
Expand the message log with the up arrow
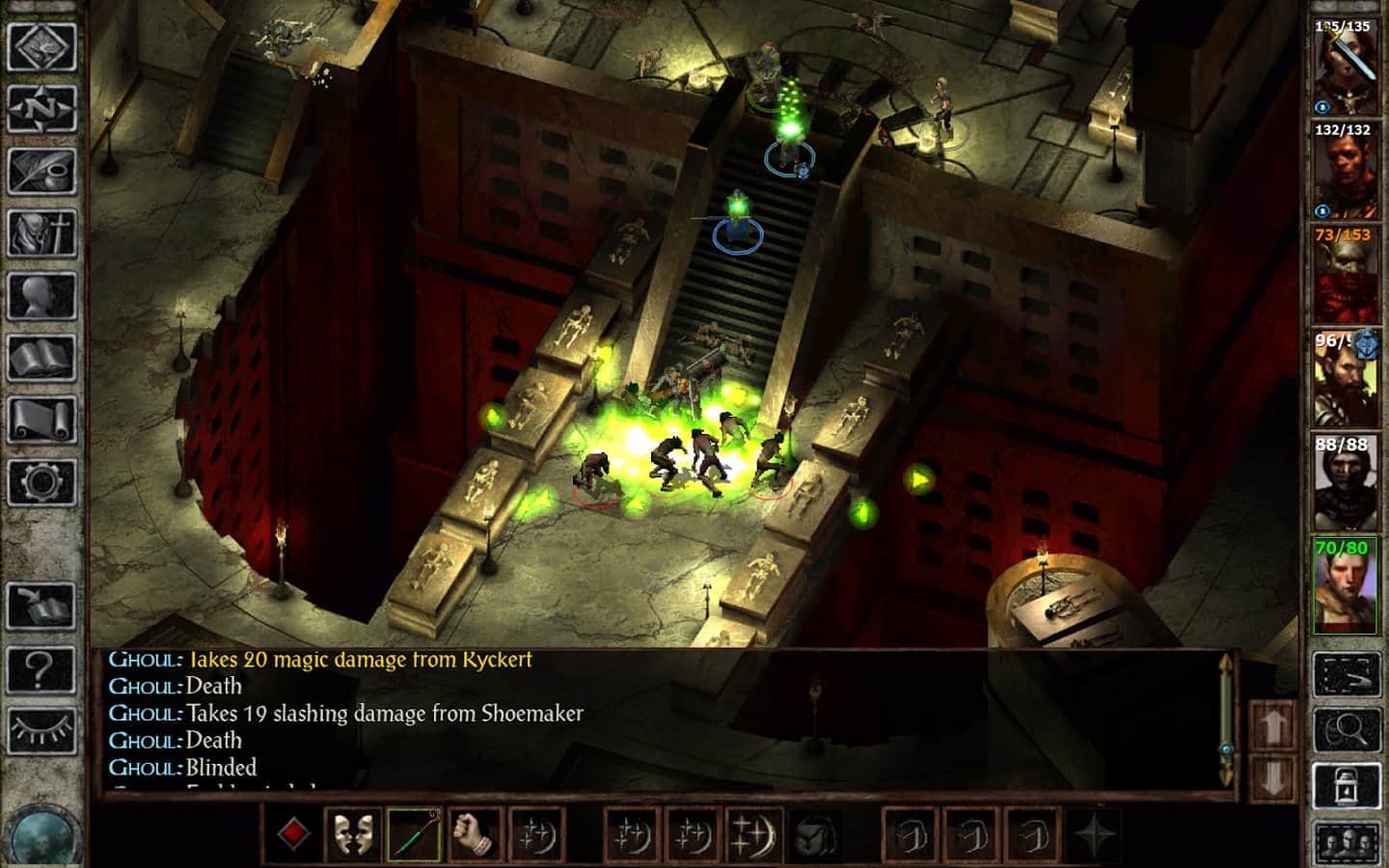[x=1273, y=725]
